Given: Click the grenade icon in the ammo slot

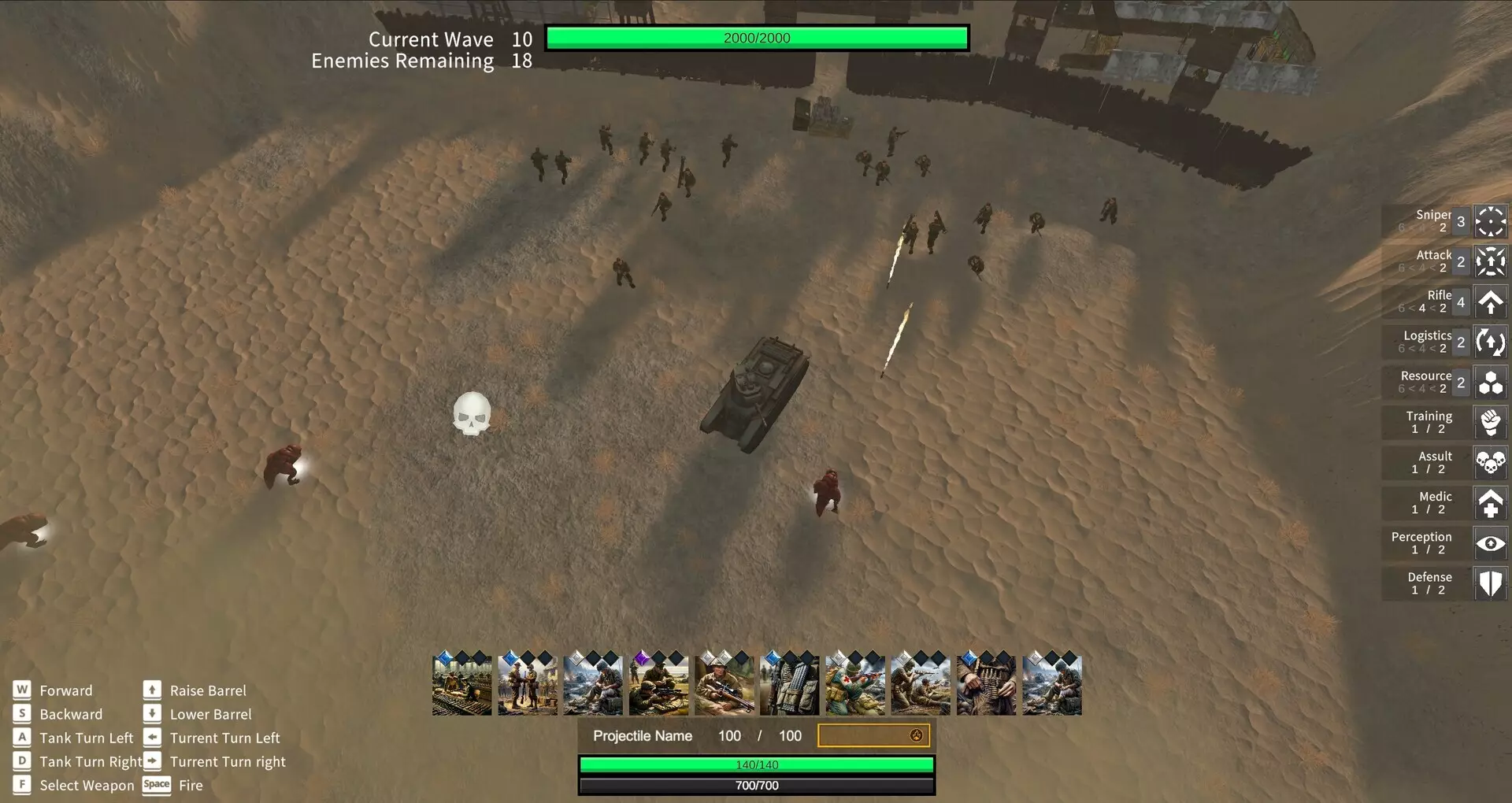Looking at the screenshot, I should [916, 735].
